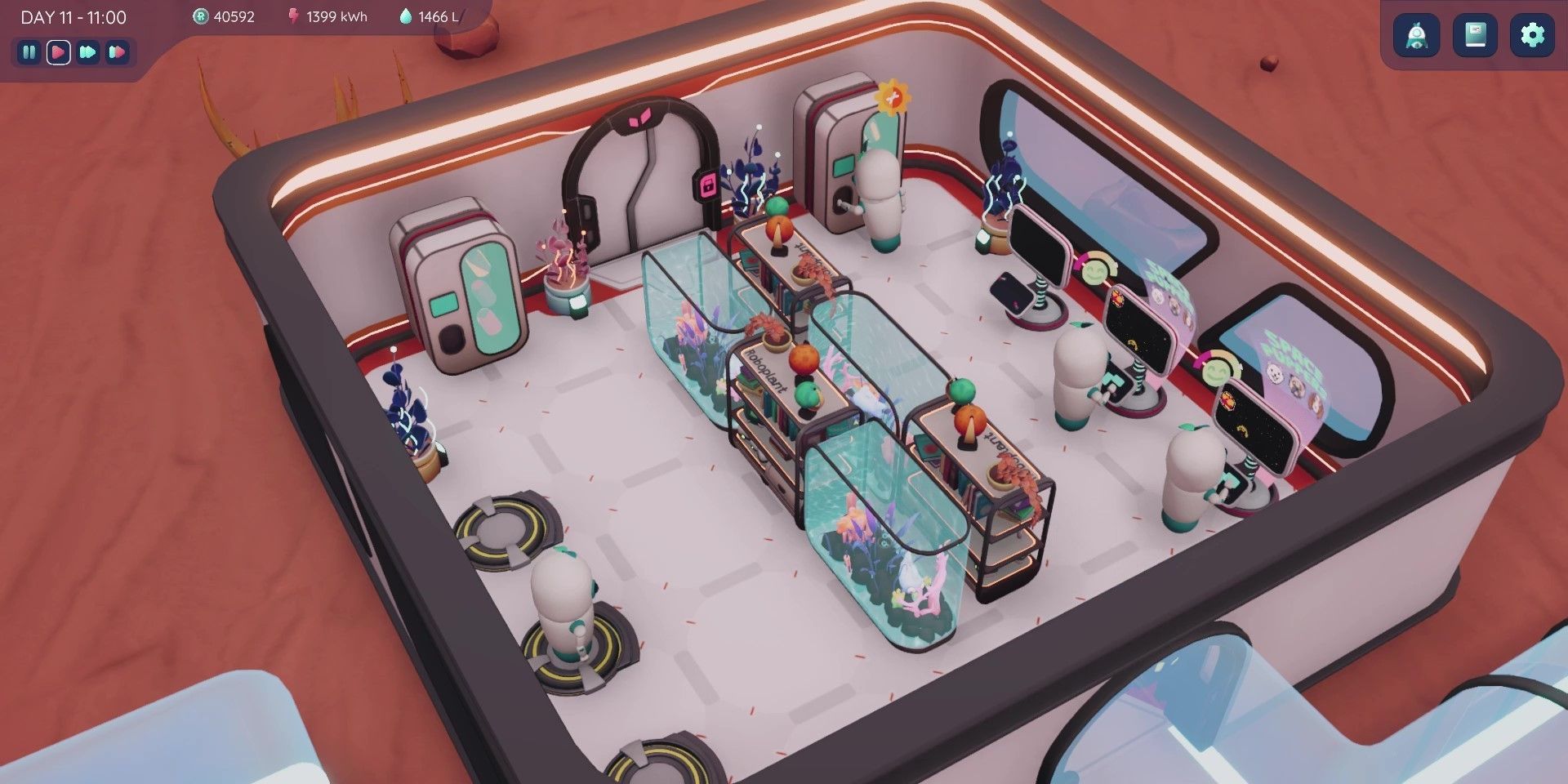Open the settings menu
Viewport: 1568px width, 784px height.
click(x=1534, y=35)
